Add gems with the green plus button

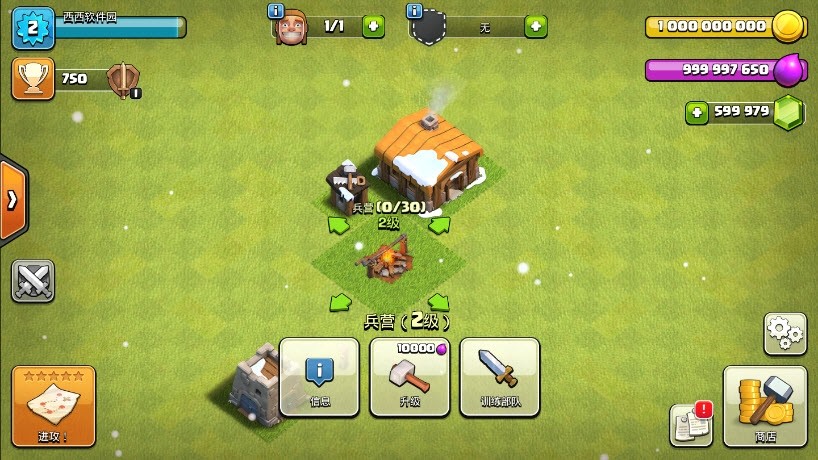[x=697, y=112]
